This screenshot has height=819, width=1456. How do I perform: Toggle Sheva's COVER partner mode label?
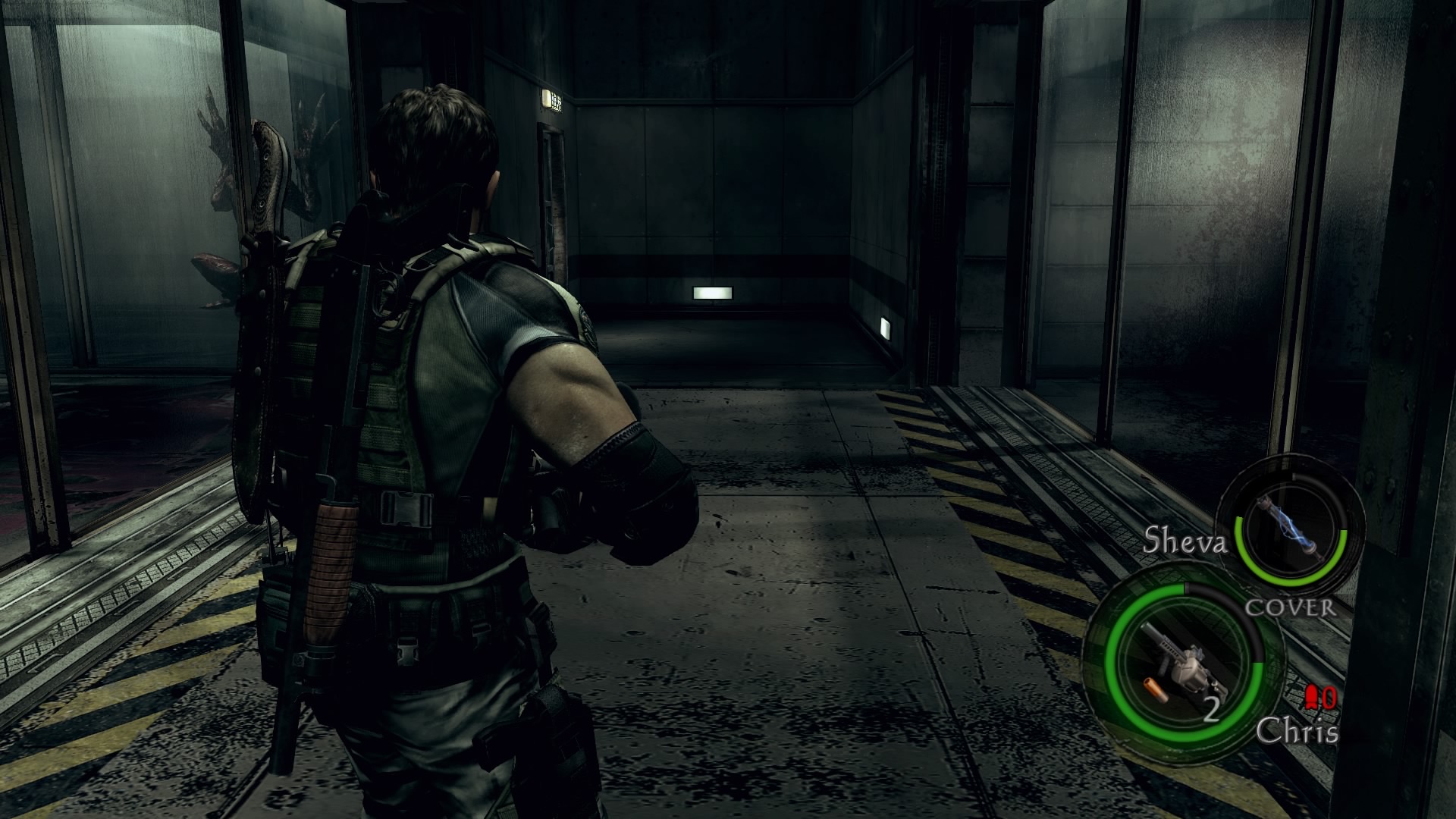(1291, 607)
